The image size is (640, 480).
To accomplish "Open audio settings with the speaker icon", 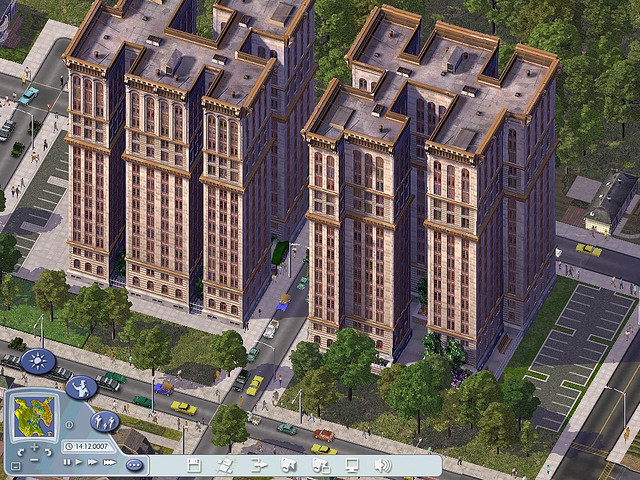I will (382, 465).
